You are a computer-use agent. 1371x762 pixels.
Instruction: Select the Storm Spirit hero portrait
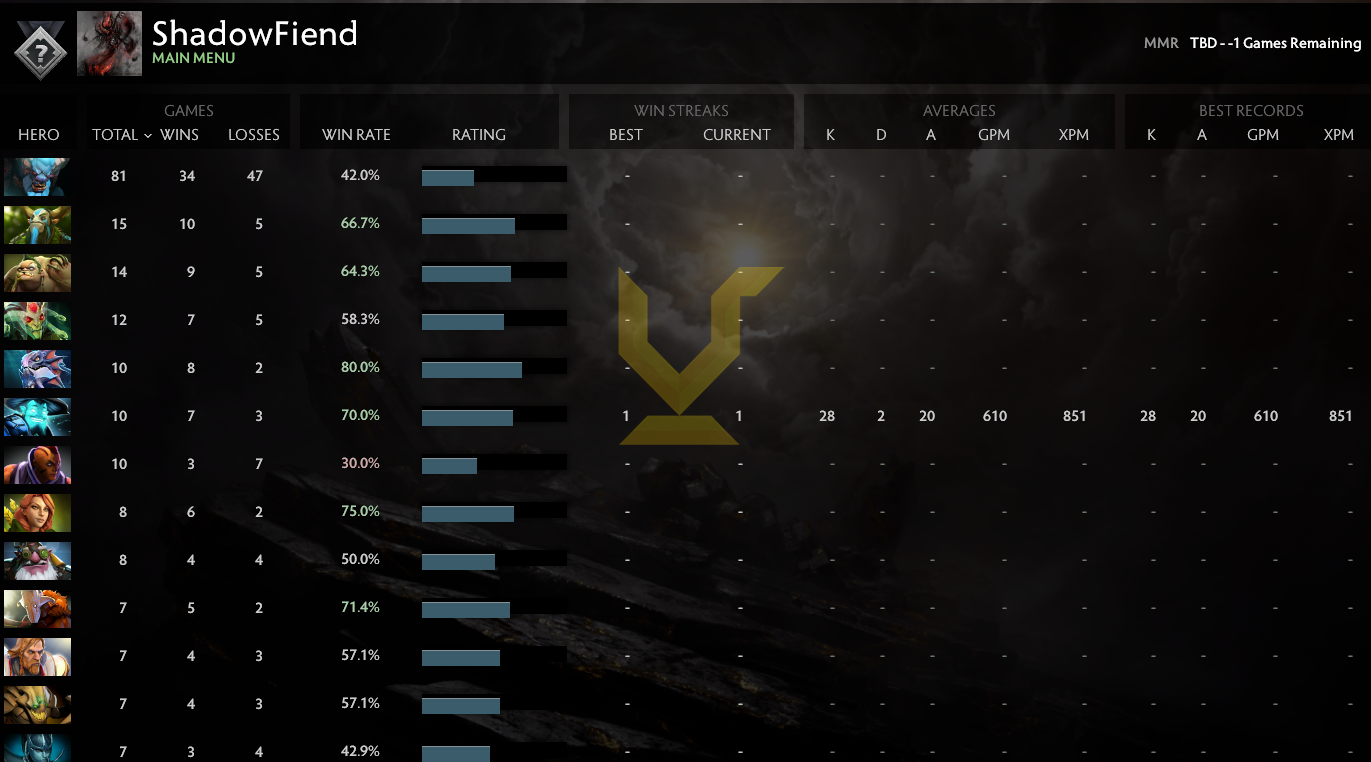coord(37,415)
